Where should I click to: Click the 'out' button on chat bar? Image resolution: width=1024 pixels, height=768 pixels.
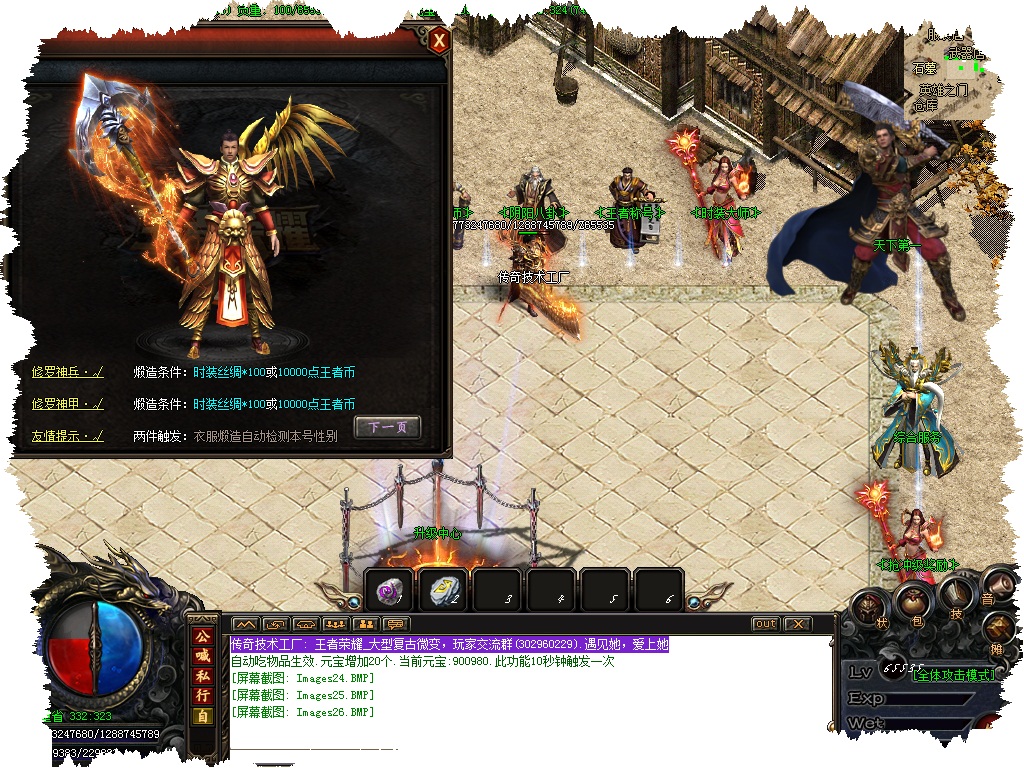765,624
